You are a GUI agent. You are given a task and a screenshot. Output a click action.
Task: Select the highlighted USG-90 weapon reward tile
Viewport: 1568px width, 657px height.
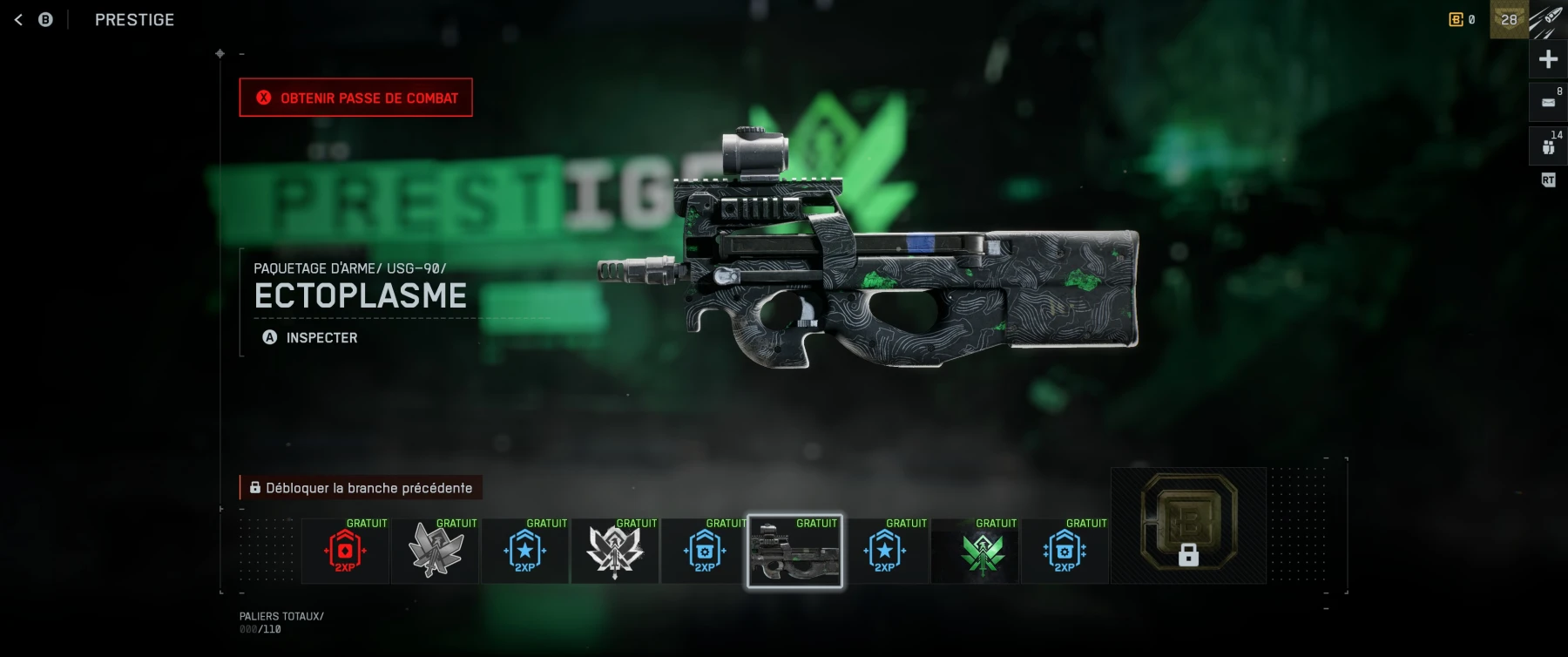pyautogui.click(x=794, y=552)
